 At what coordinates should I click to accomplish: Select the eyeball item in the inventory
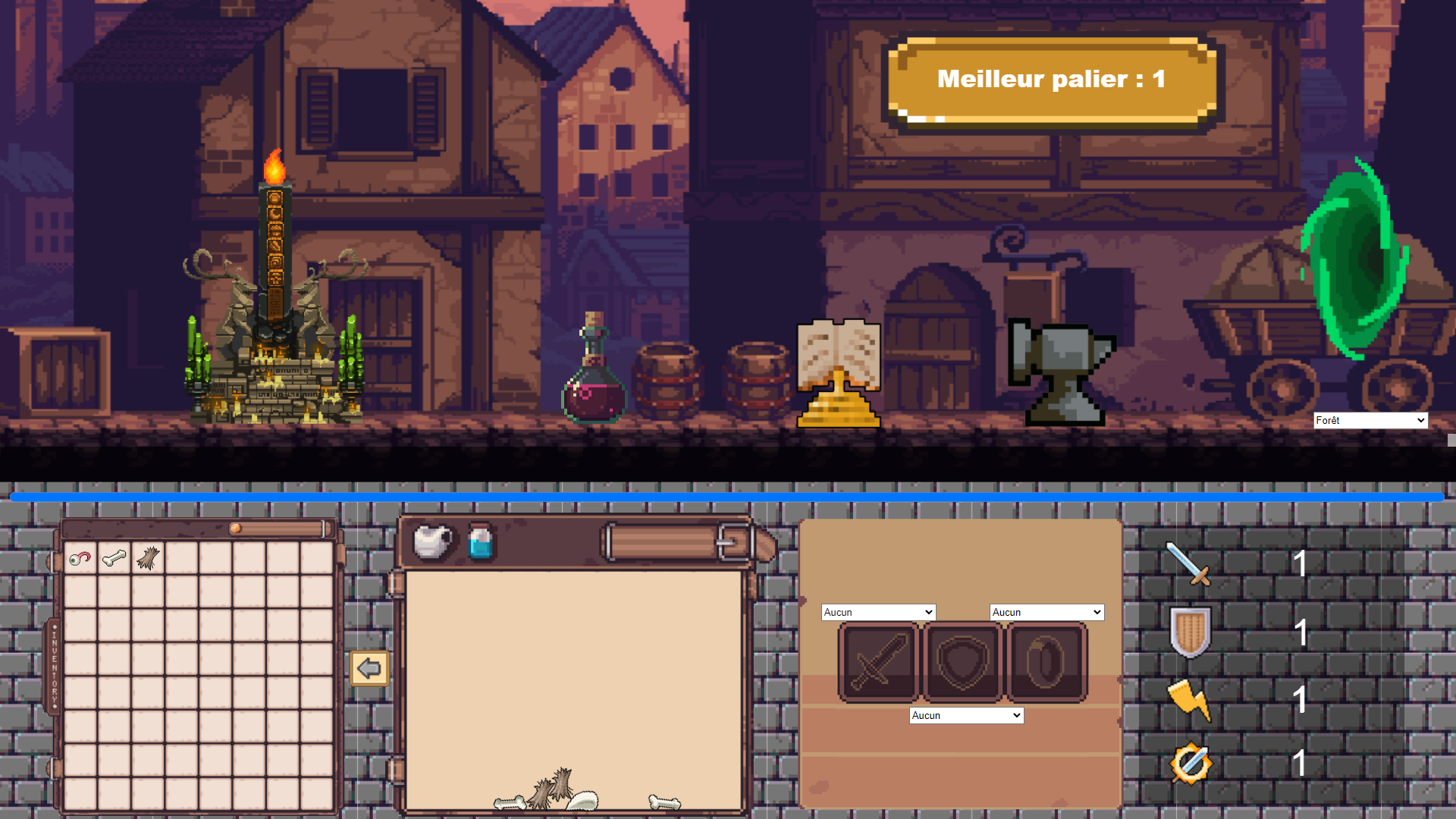pos(80,559)
